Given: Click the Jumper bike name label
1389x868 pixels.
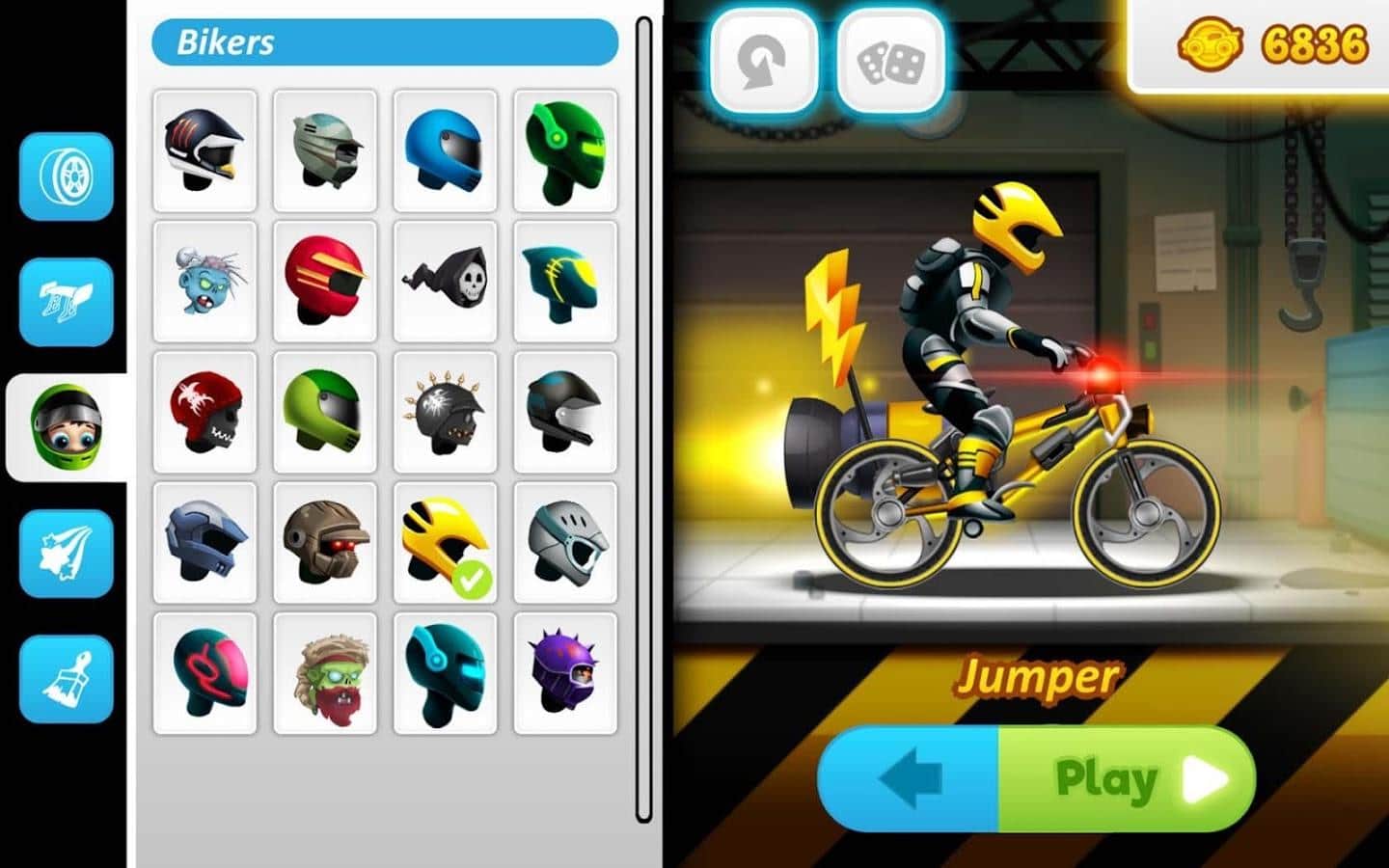Looking at the screenshot, I should pyautogui.click(x=1038, y=678).
